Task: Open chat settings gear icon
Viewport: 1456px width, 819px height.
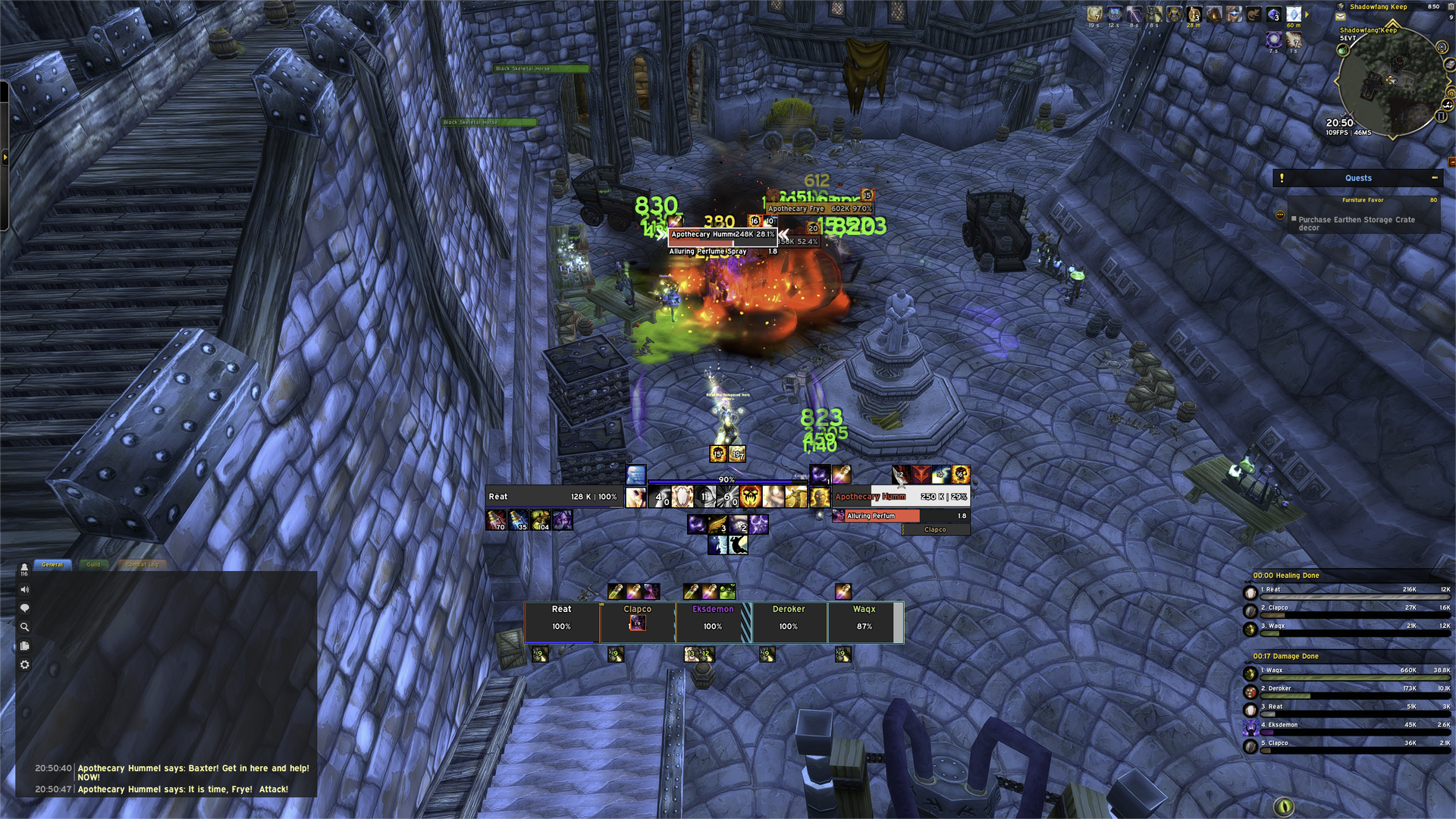Action: 24,665
